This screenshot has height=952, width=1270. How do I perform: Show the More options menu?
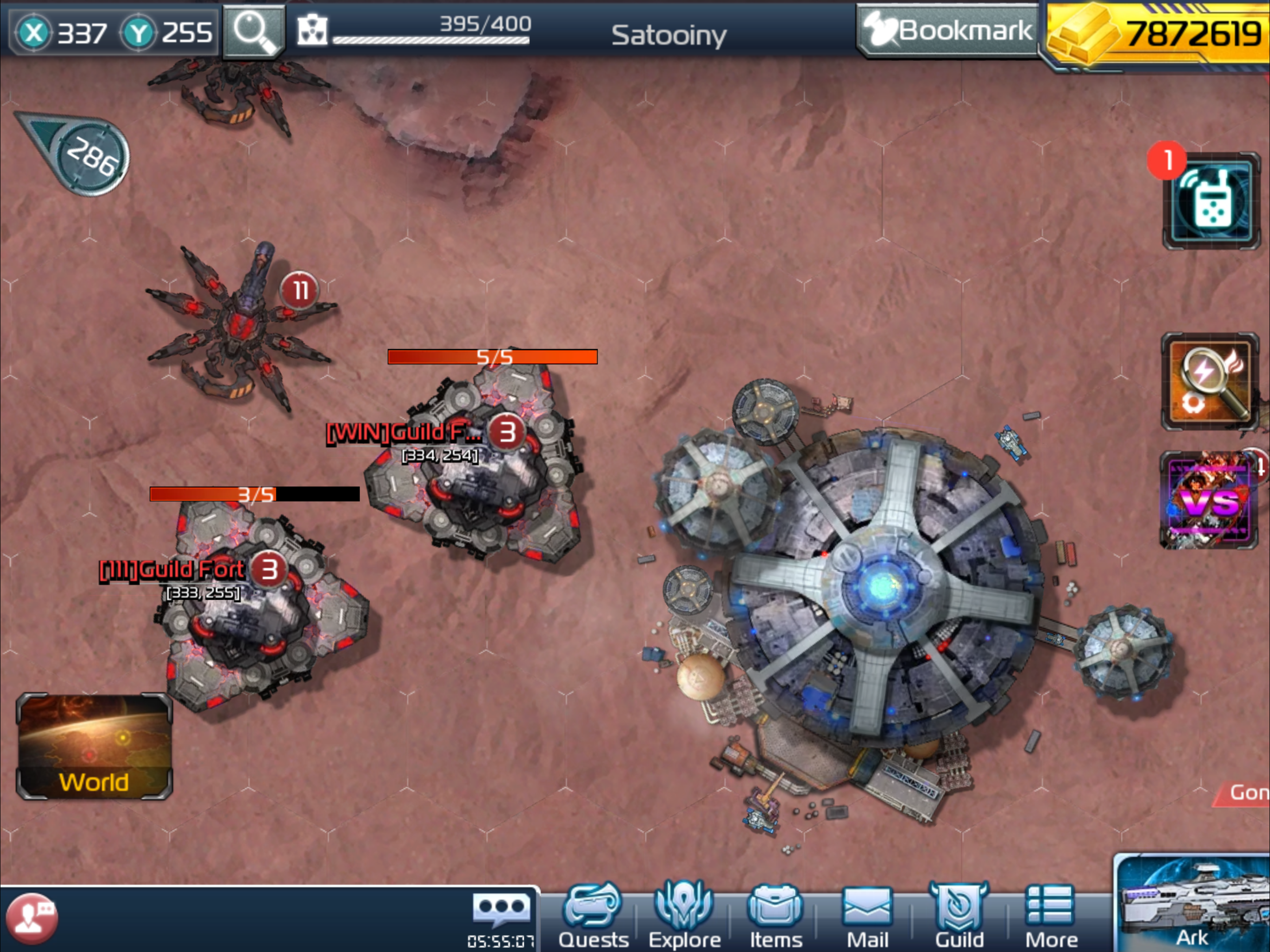click(1051, 916)
